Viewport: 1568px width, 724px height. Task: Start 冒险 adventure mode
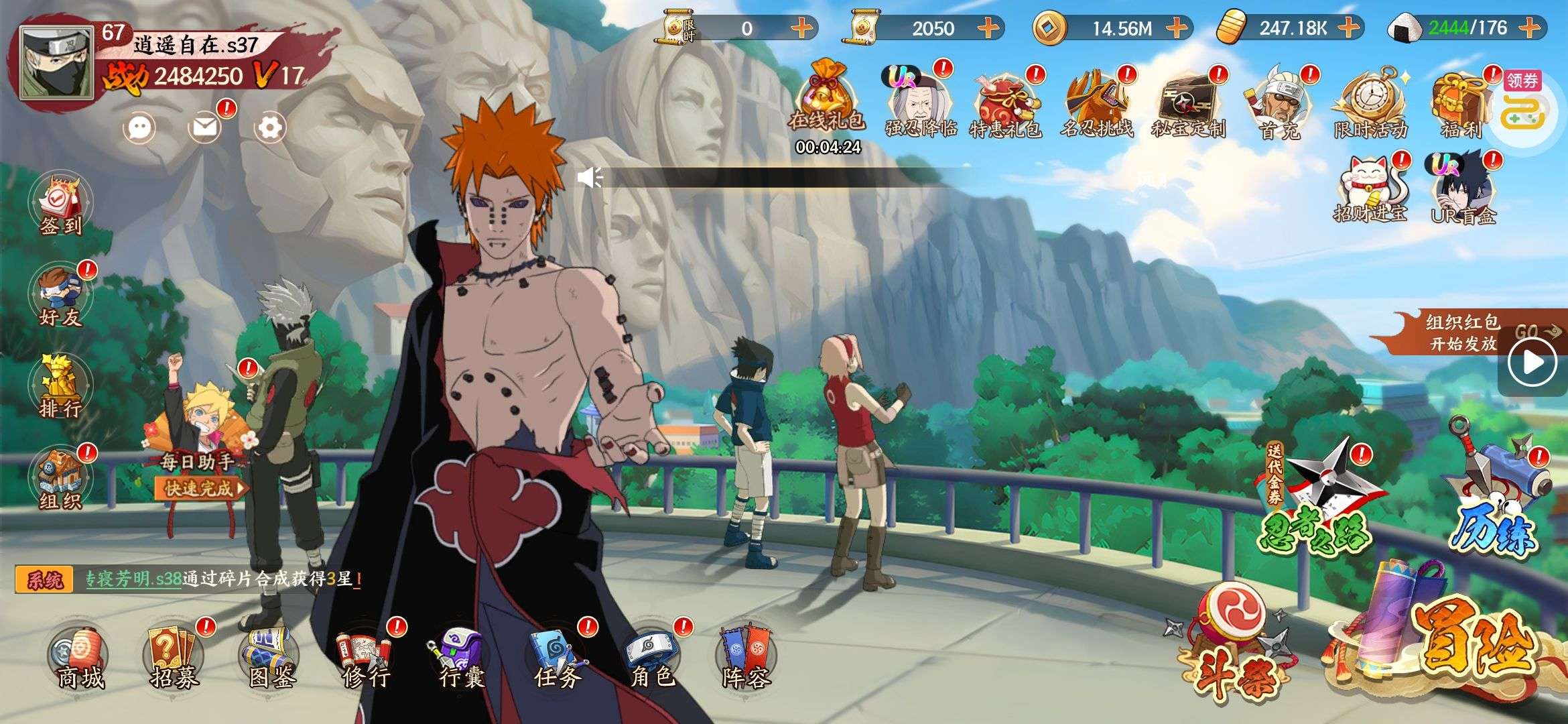coord(1461,644)
